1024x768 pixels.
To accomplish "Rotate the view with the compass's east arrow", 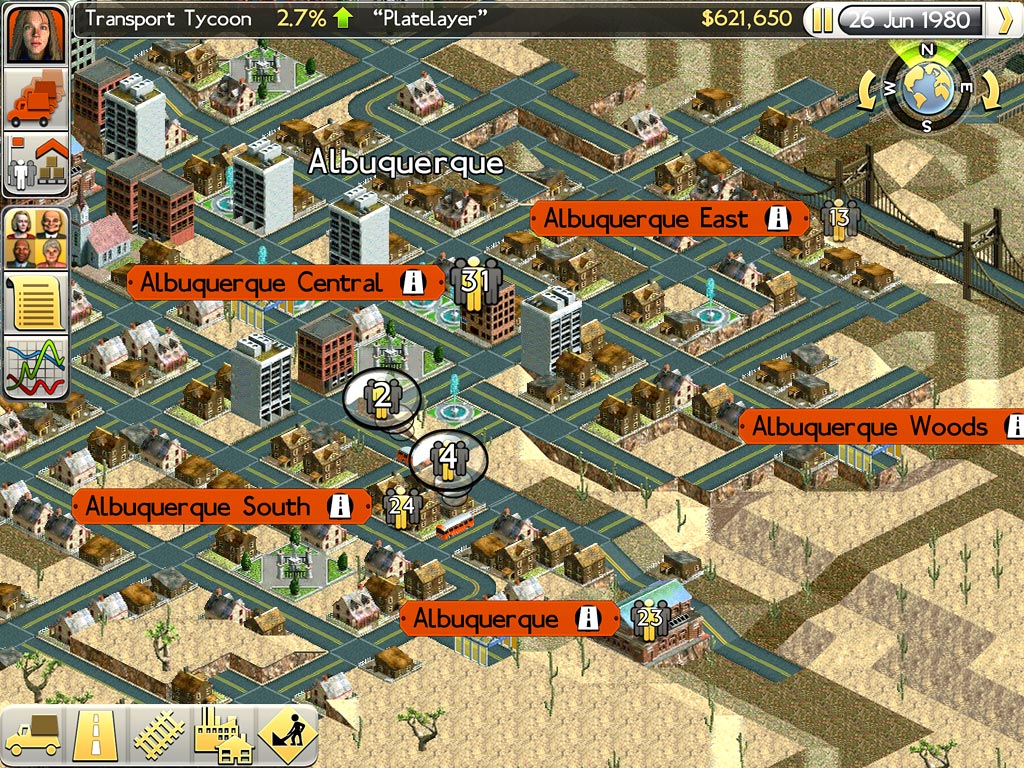I will pos(987,92).
